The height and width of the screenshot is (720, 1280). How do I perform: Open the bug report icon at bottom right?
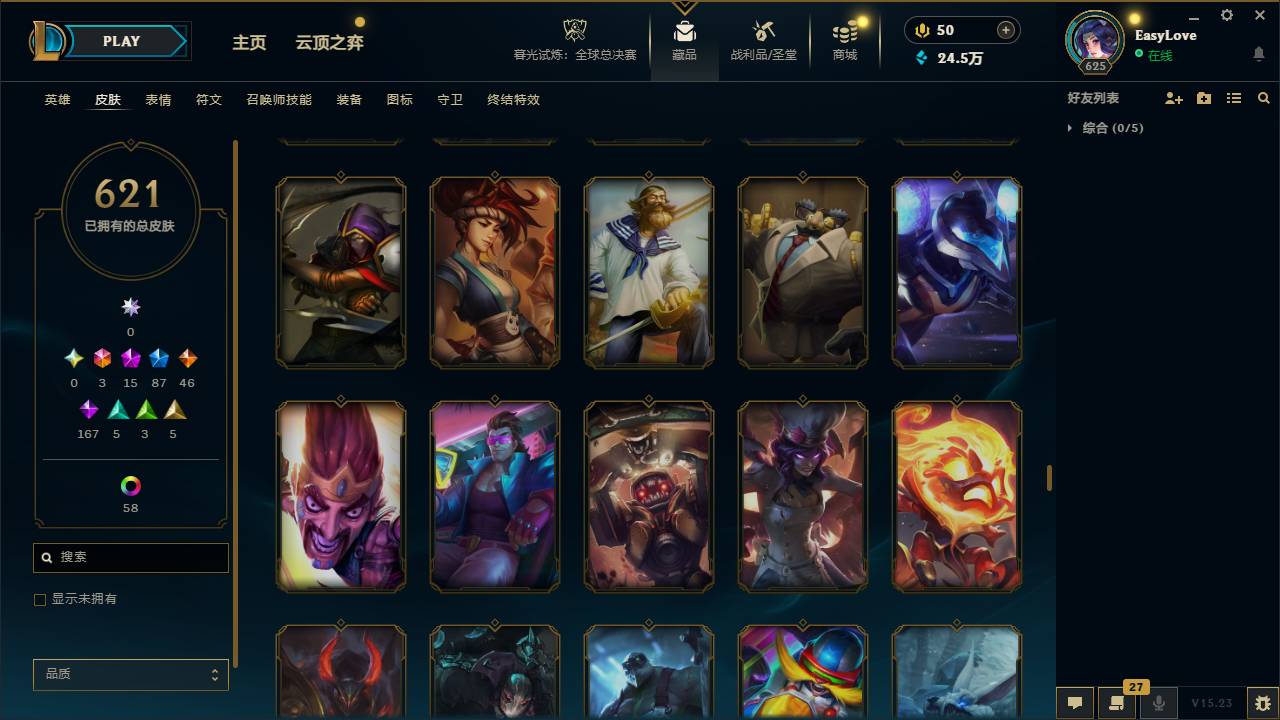click(1260, 703)
